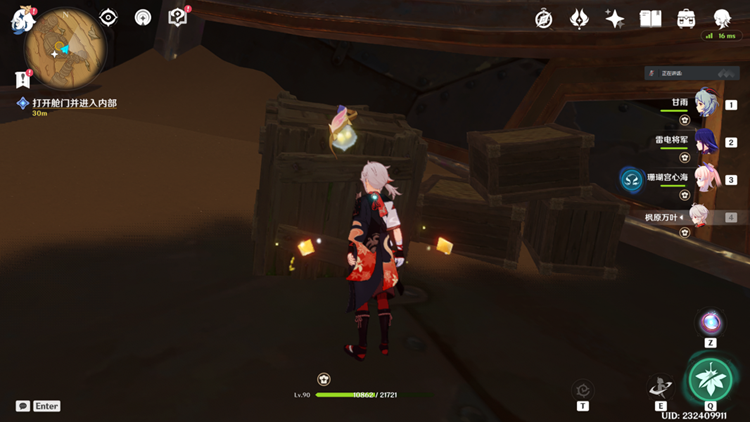Viewport: 750px width, 422px height.
Task: Open the adventurer handbook book icon
Action: pyautogui.click(x=651, y=19)
